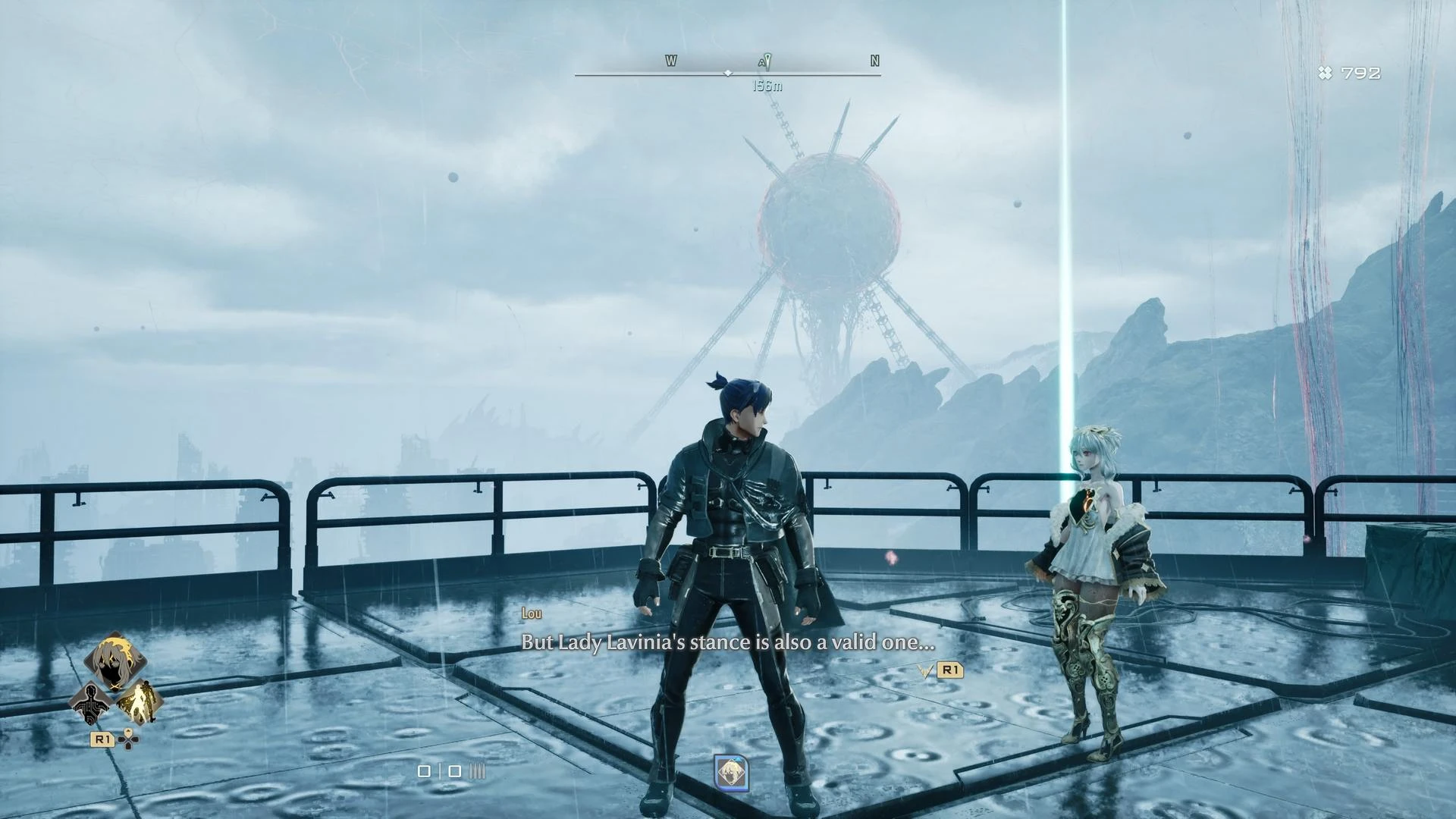Select the long-haired partner portrait icon
Screen dimensions: 1456x819
pyautogui.click(x=115, y=661)
